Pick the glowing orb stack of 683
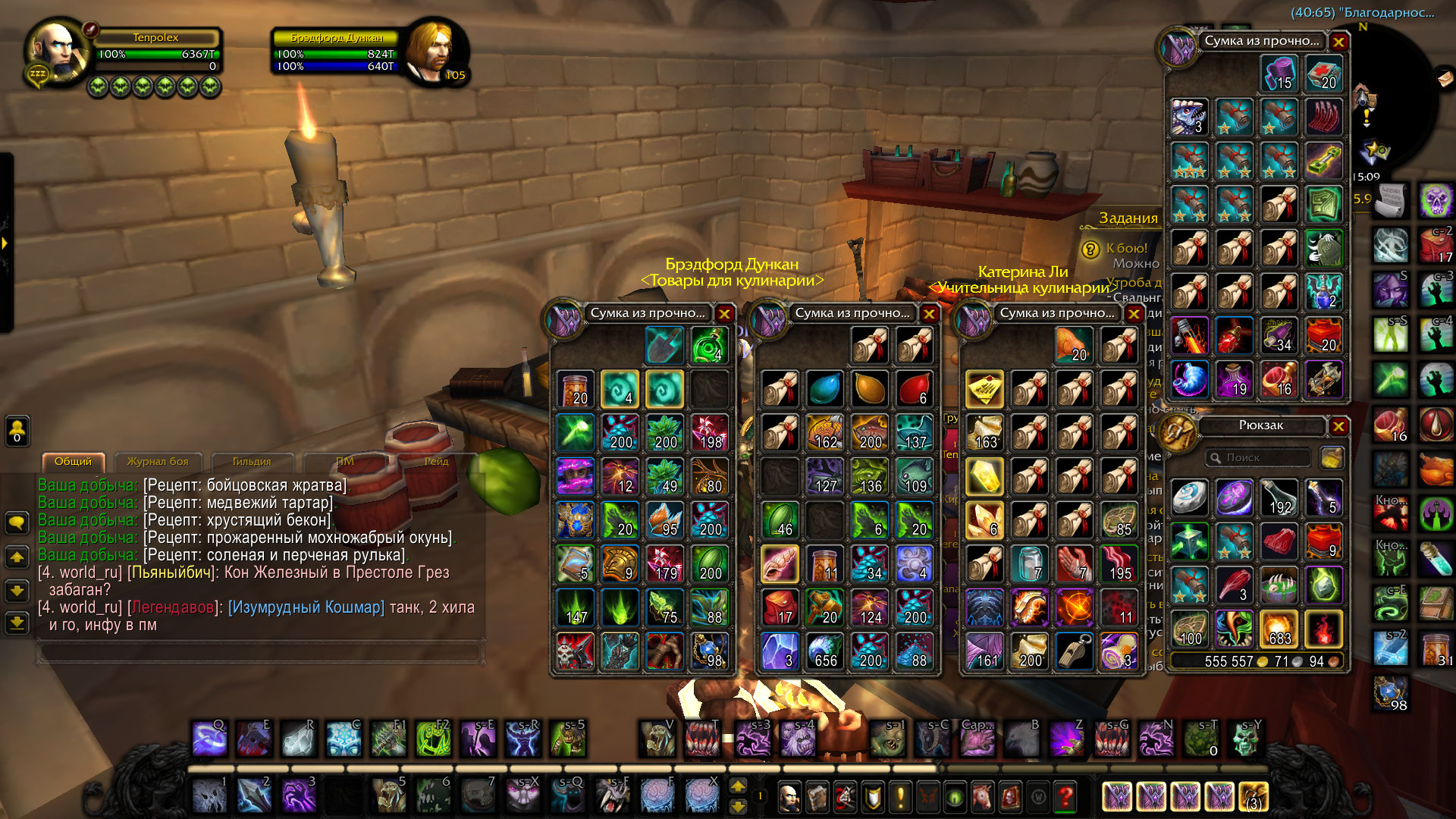 [x=1279, y=629]
